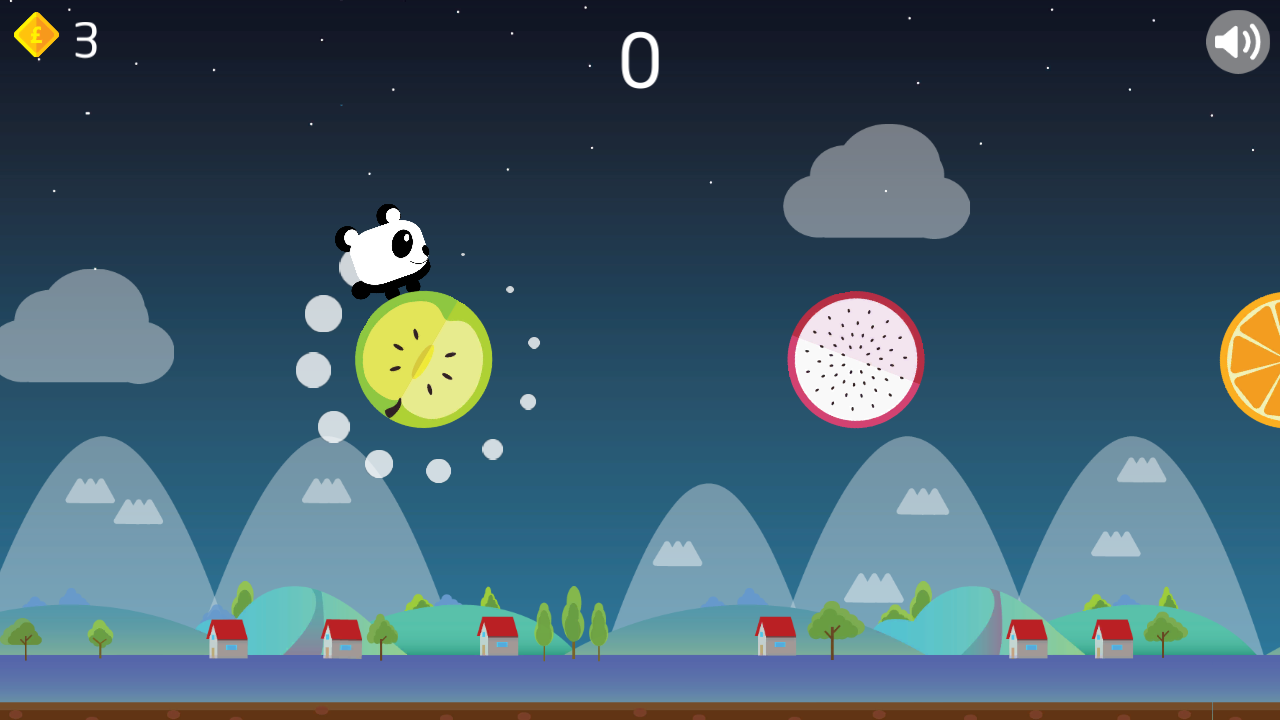Mute the game sound via speaker icon

1237,40
